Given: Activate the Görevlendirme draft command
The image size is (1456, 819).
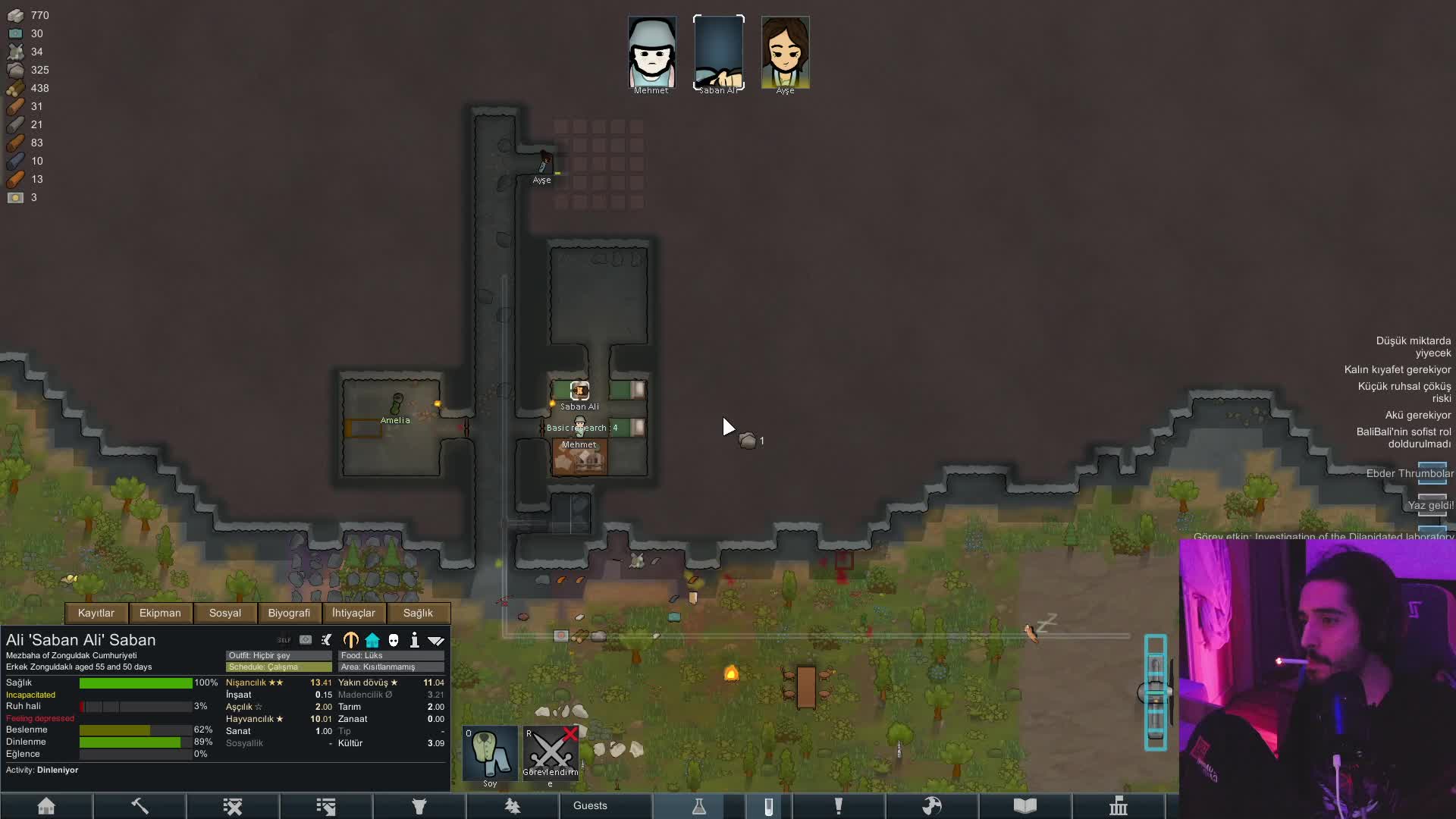Looking at the screenshot, I should pos(551,753).
